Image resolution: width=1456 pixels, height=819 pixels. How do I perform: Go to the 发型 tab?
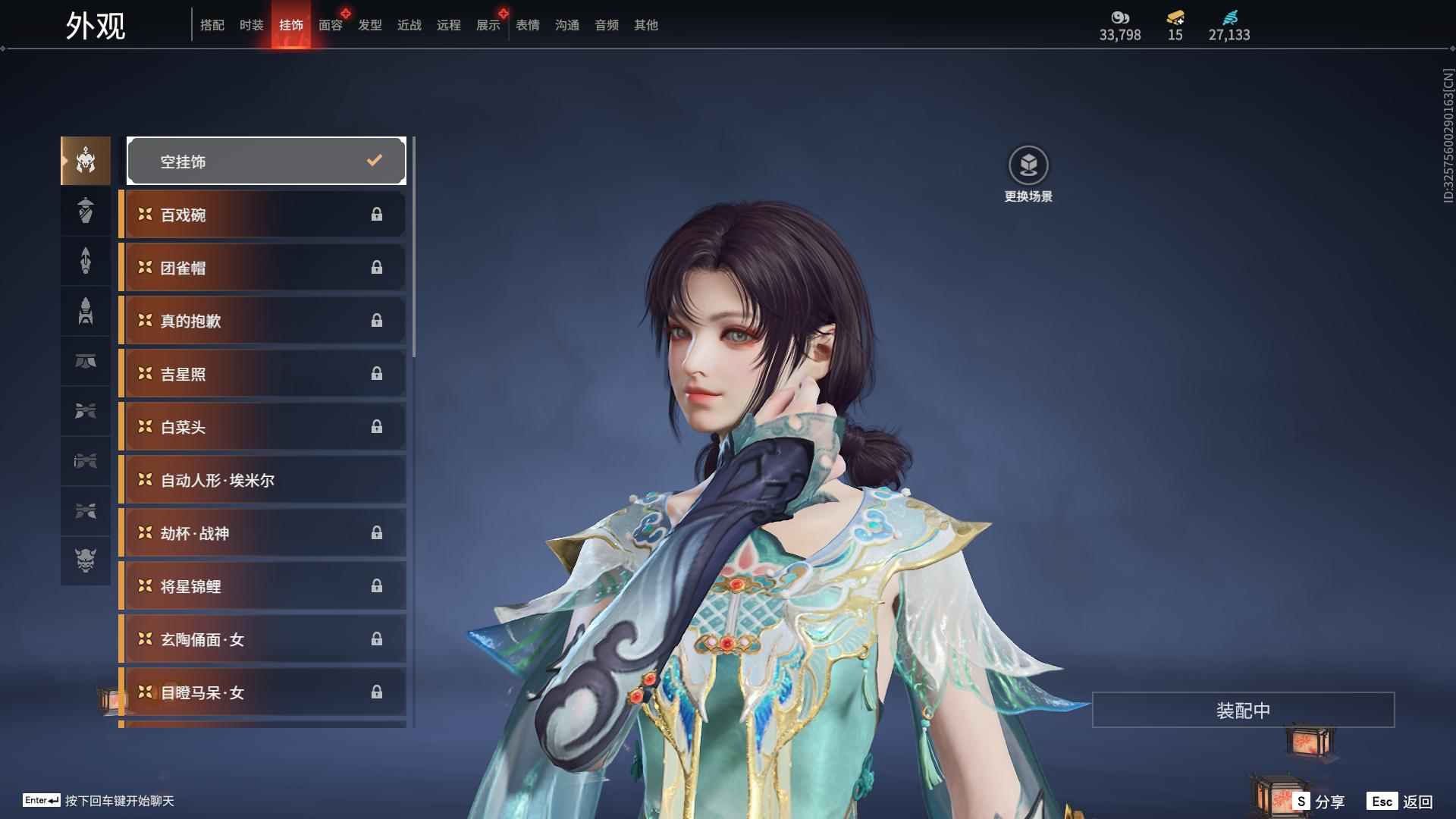point(370,25)
